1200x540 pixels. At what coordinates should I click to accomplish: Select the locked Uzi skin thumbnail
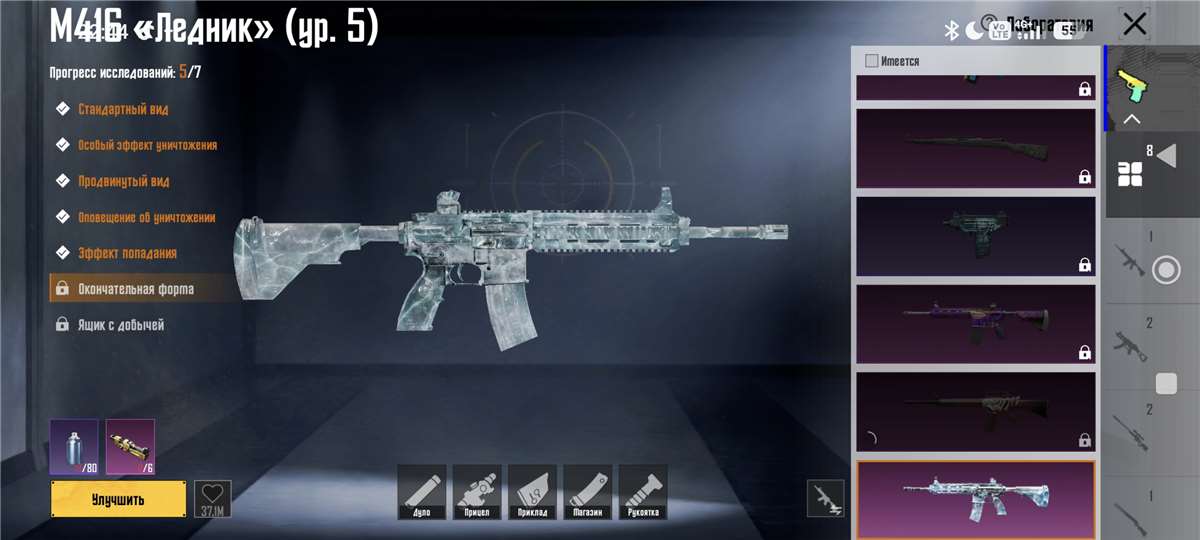(975, 236)
